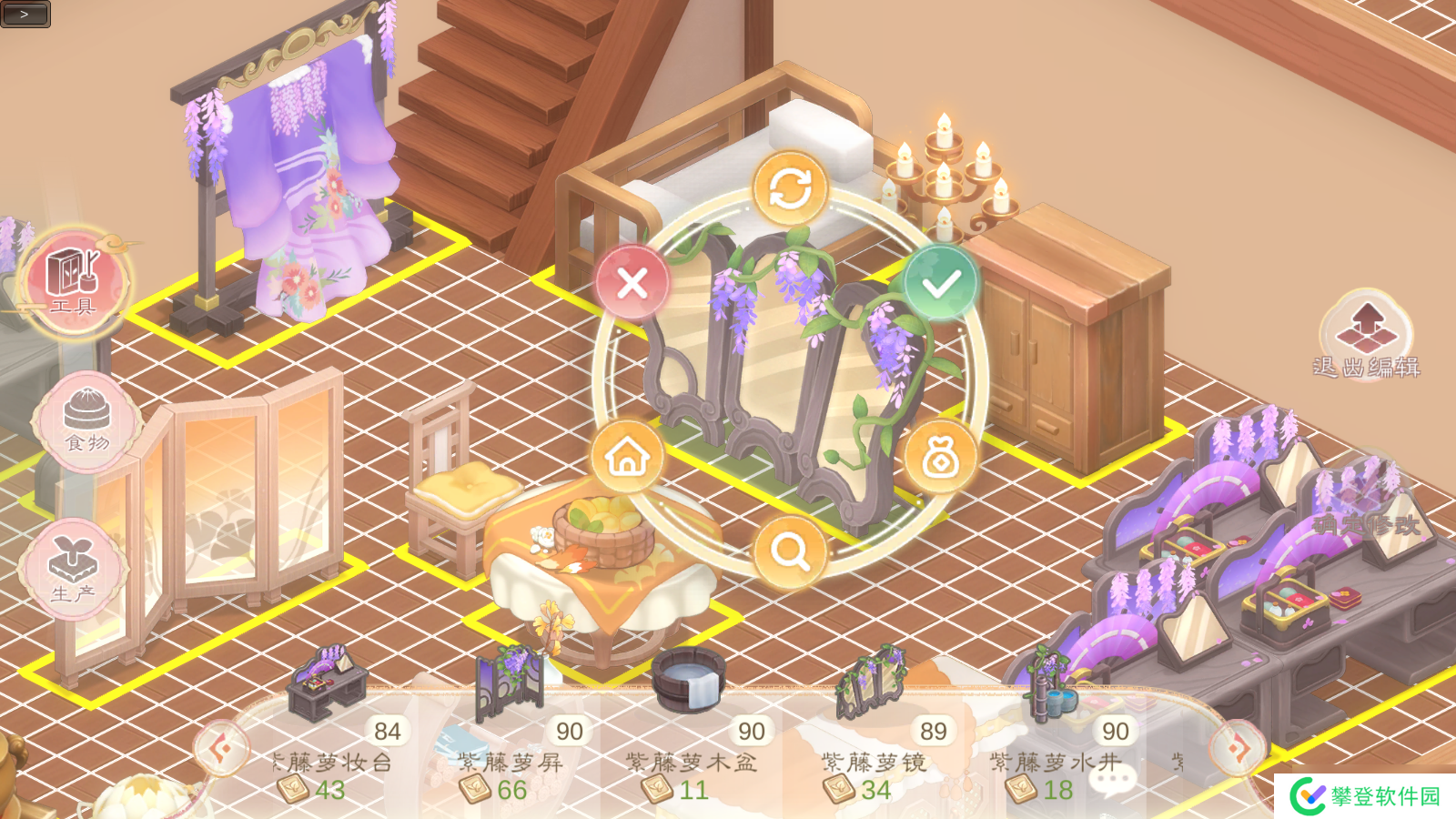This screenshot has width=1456, height=819.
Task: Switch to the 食物 food category
Action: click(x=86, y=421)
